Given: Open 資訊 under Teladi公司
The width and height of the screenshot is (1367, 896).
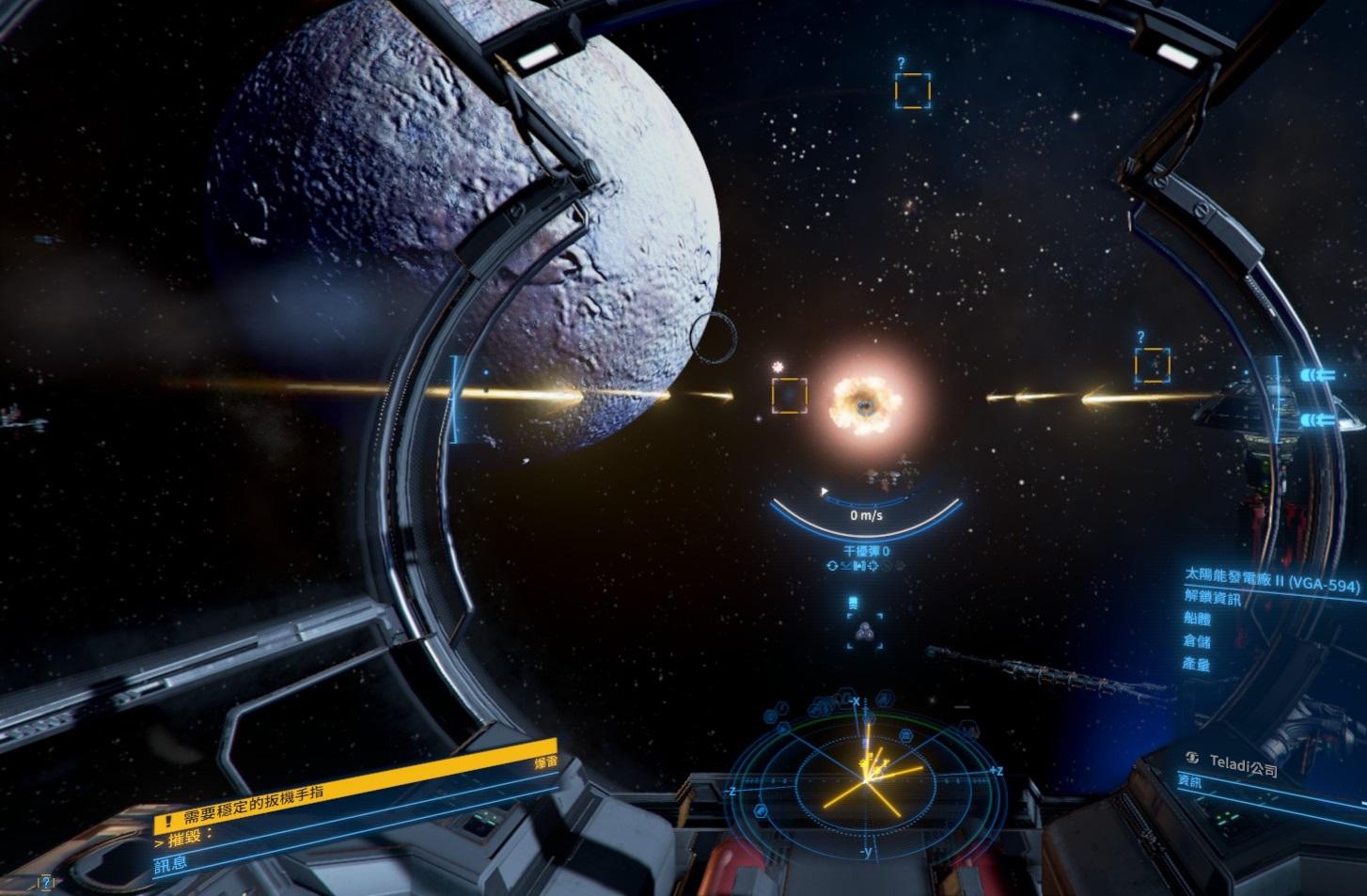Looking at the screenshot, I should click(1190, 781).
